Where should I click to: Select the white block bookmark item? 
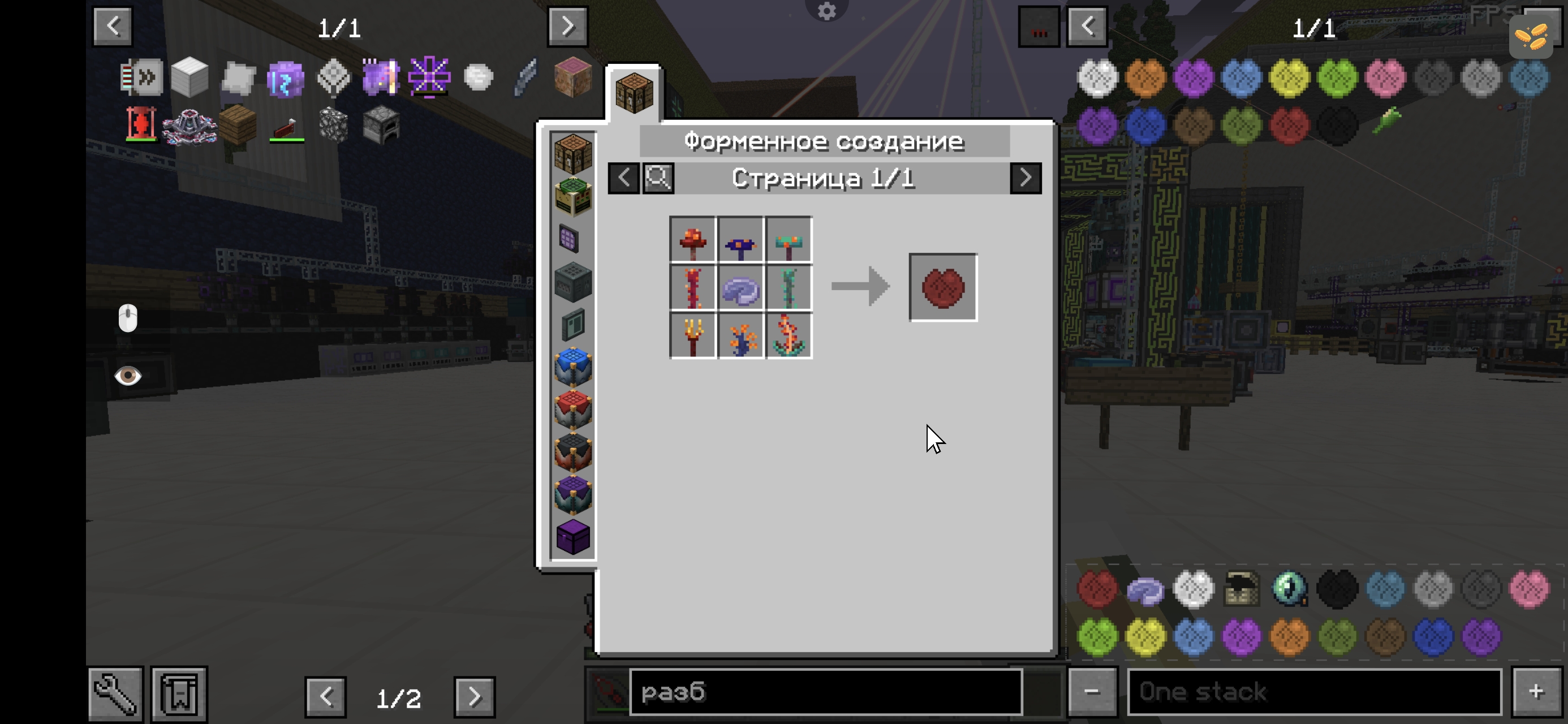point(189,78)
